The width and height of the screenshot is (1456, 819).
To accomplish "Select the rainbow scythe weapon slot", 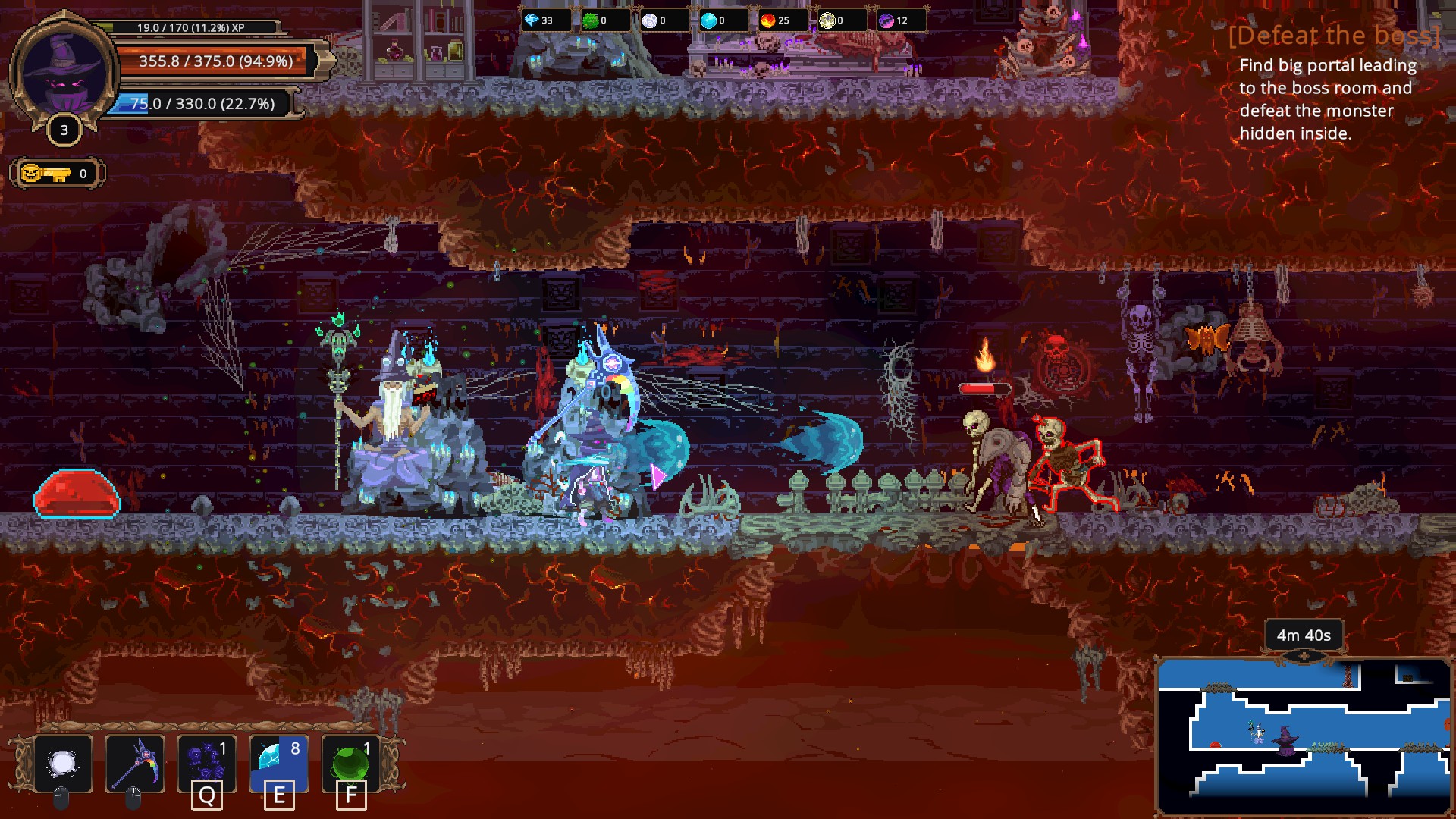I will pyautogui.click(x=135, y=764).
